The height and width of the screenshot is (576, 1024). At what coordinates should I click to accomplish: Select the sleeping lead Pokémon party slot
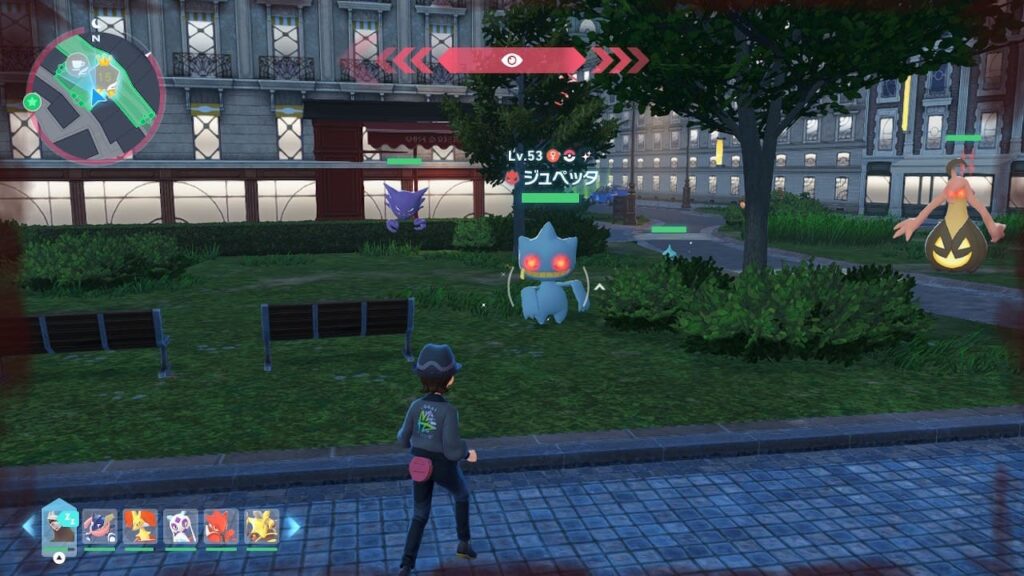pos(60,525)
